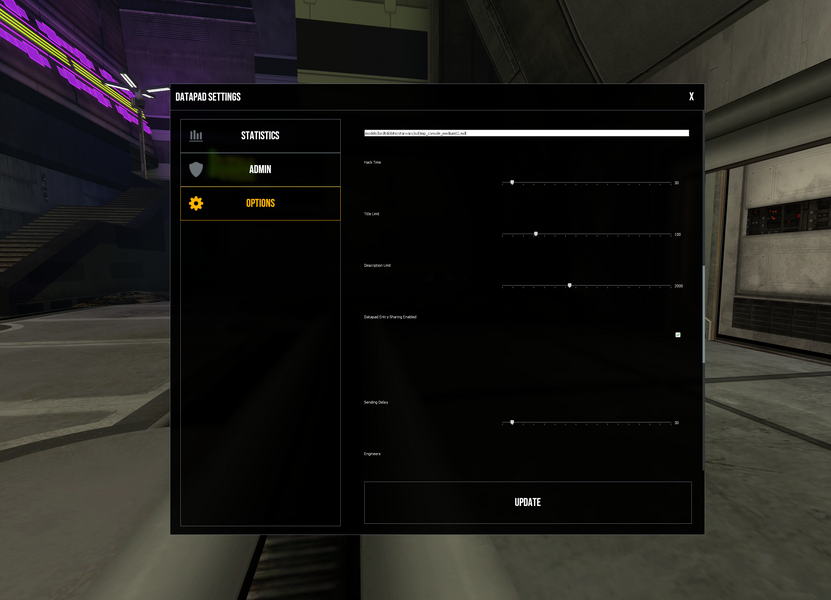Switch to the Admin tab
The width and height of the screenshot is (831, 600).
click(260, 170)
